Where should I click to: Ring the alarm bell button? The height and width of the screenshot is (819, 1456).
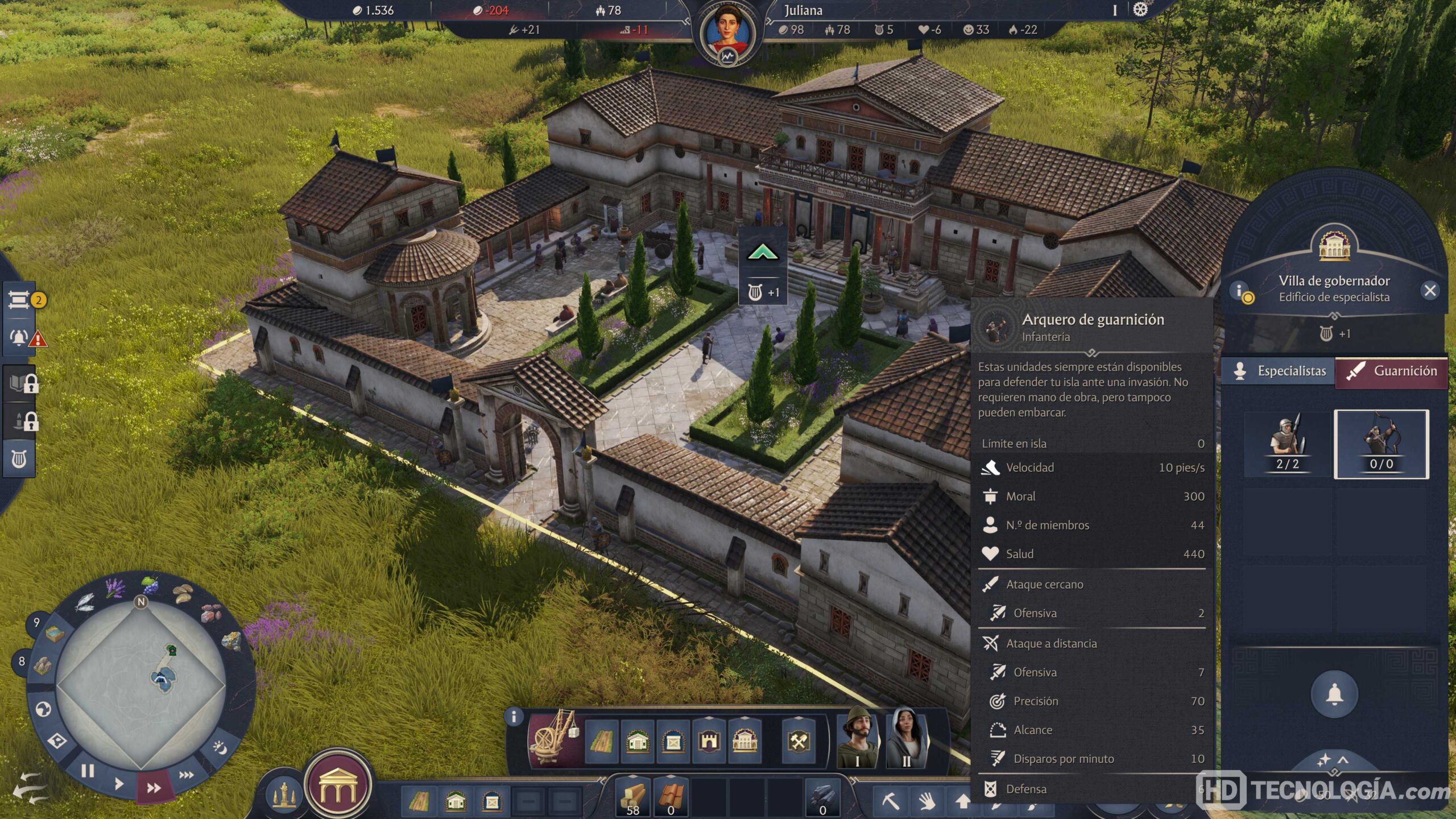[1334, 694]
